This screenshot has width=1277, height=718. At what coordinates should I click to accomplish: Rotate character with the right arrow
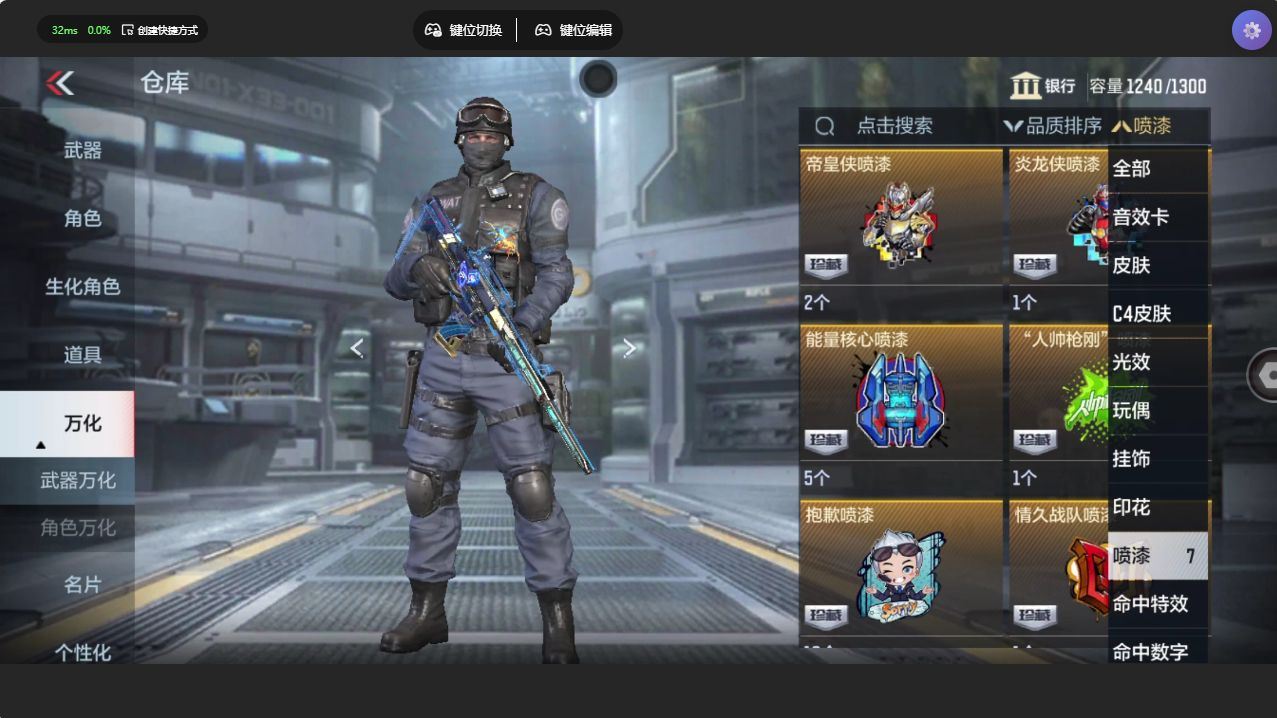pos(629,348)
